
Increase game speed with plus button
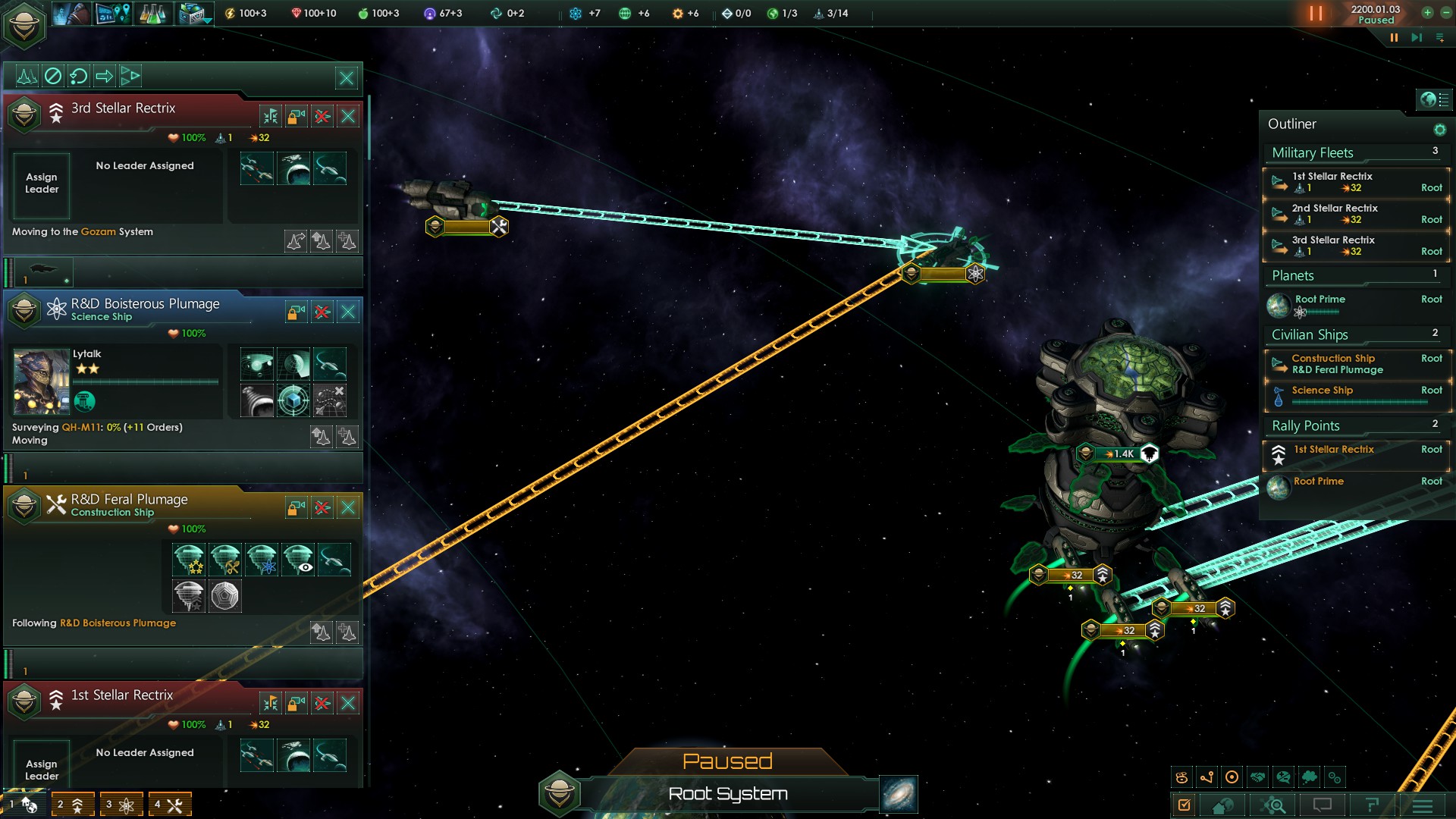(x=1427, y=12)
